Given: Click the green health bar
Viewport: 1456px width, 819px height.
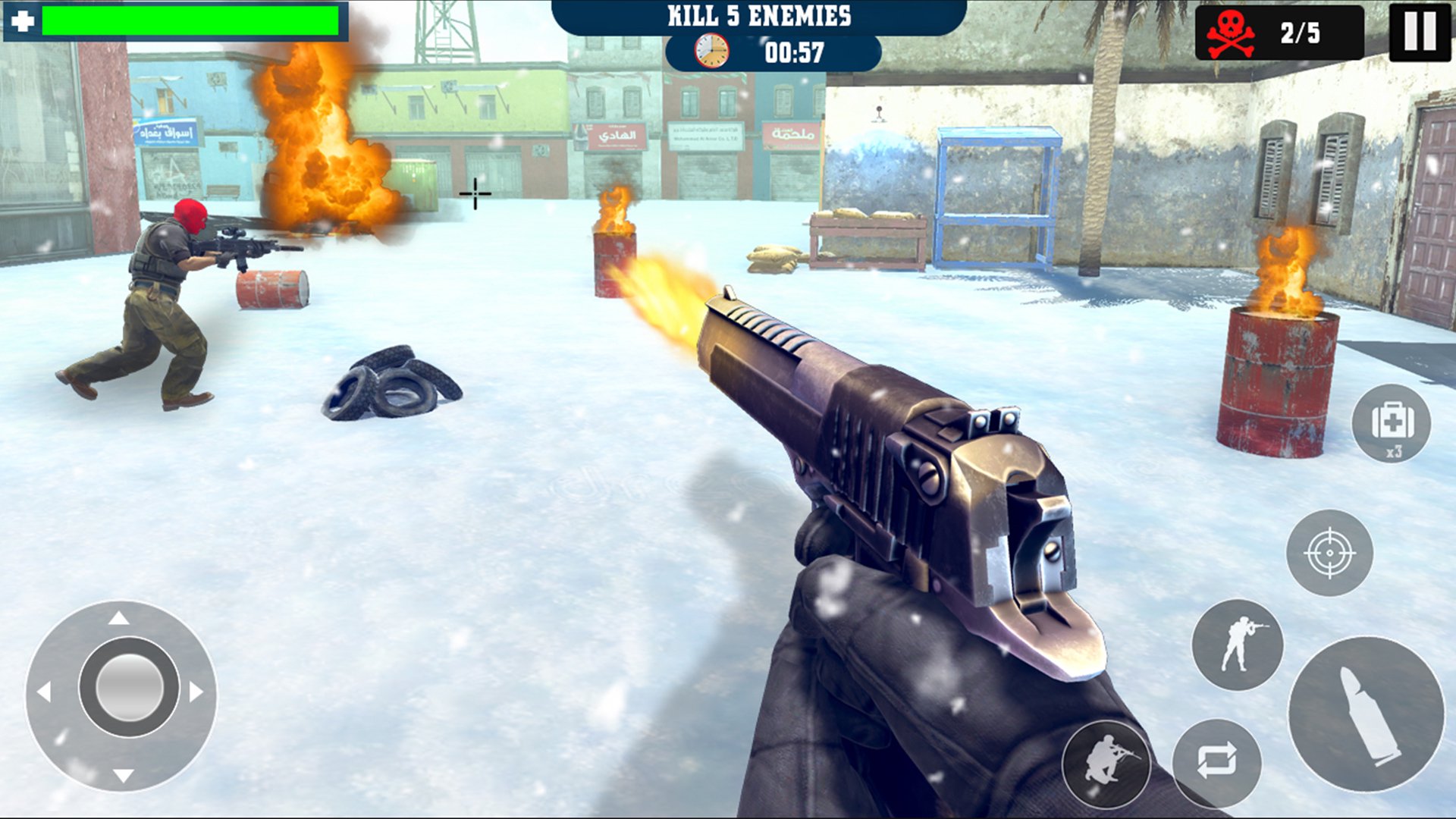Looking at the screenshot, I should [x=190, y=20].
